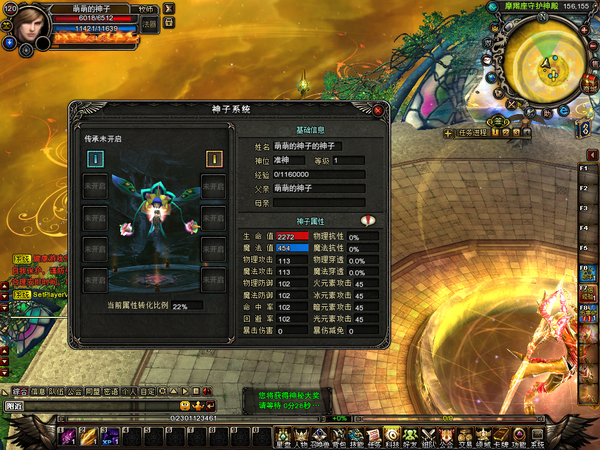
Task: Activate the XP skill slot in hotbar
Action: [111, 436]
